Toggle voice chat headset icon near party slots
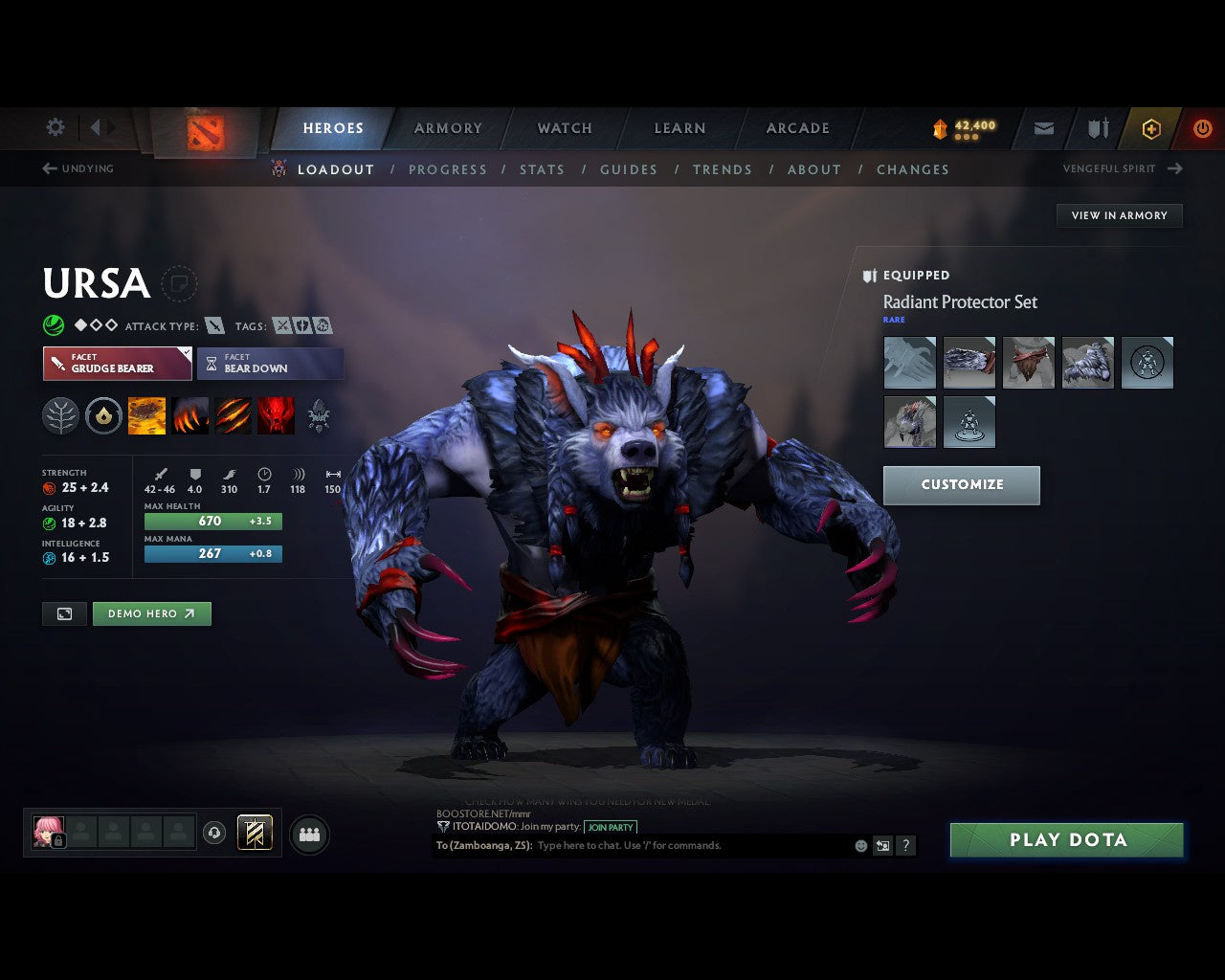Viewport: 1225px width, 980px height. point(215,834)
